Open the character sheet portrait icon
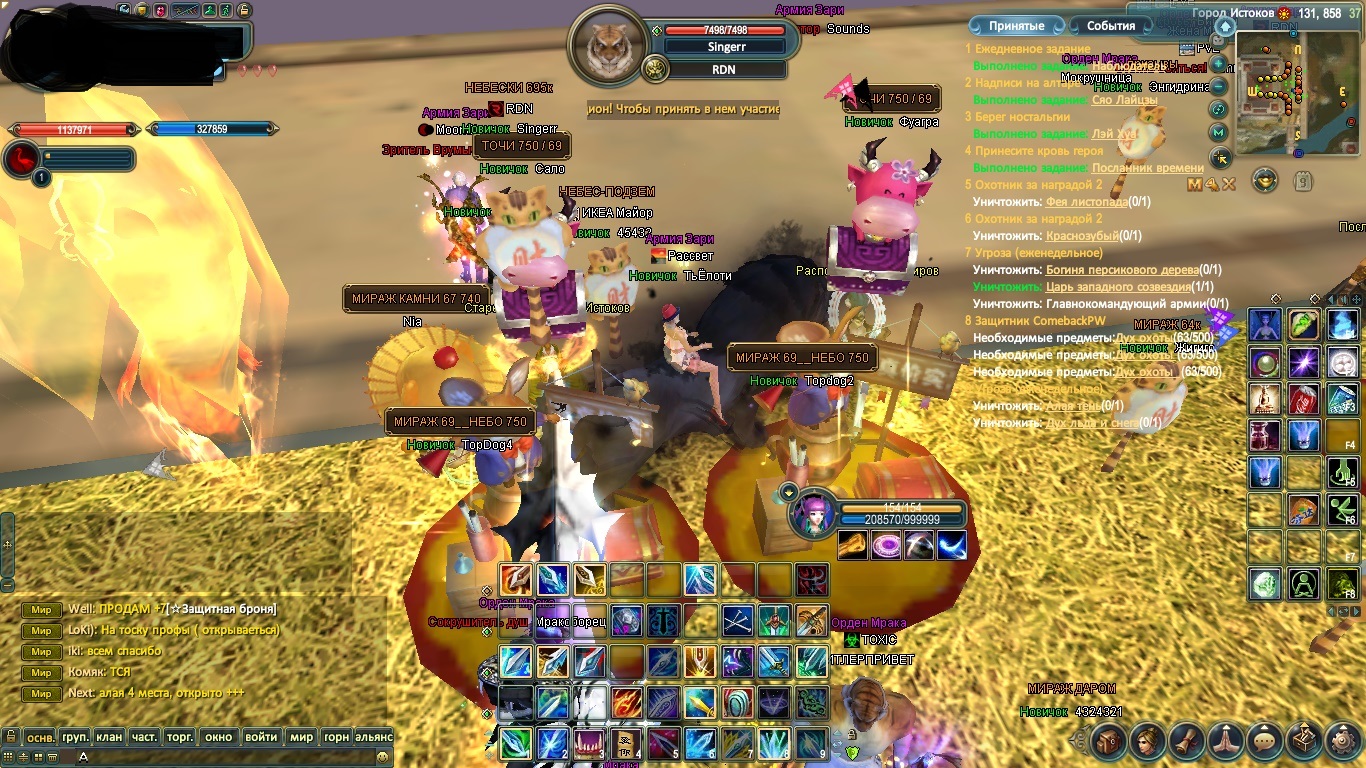 pyautogui.click(x=1148, y=741)
